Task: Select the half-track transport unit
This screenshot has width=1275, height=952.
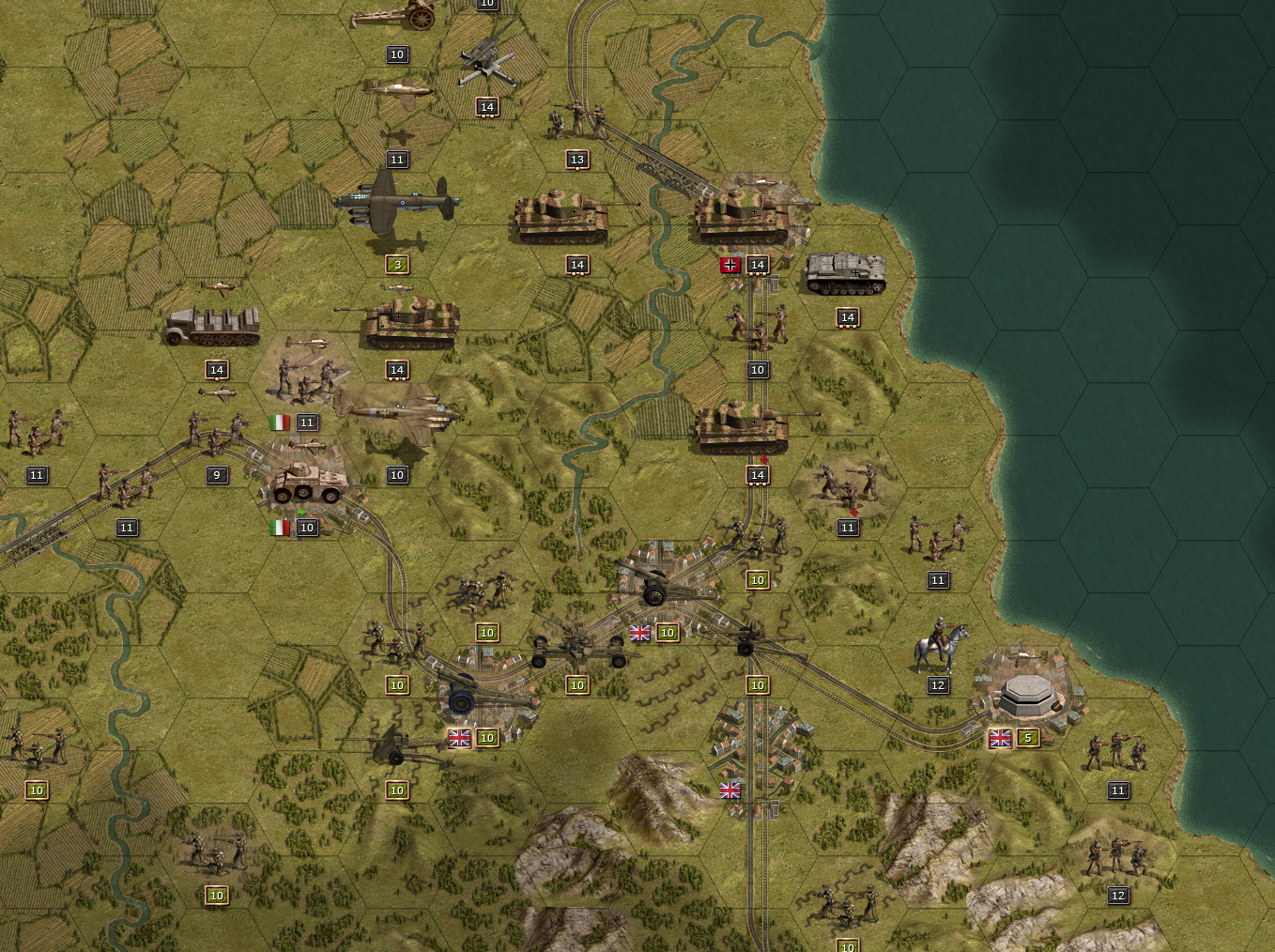Action: [214, 327]
